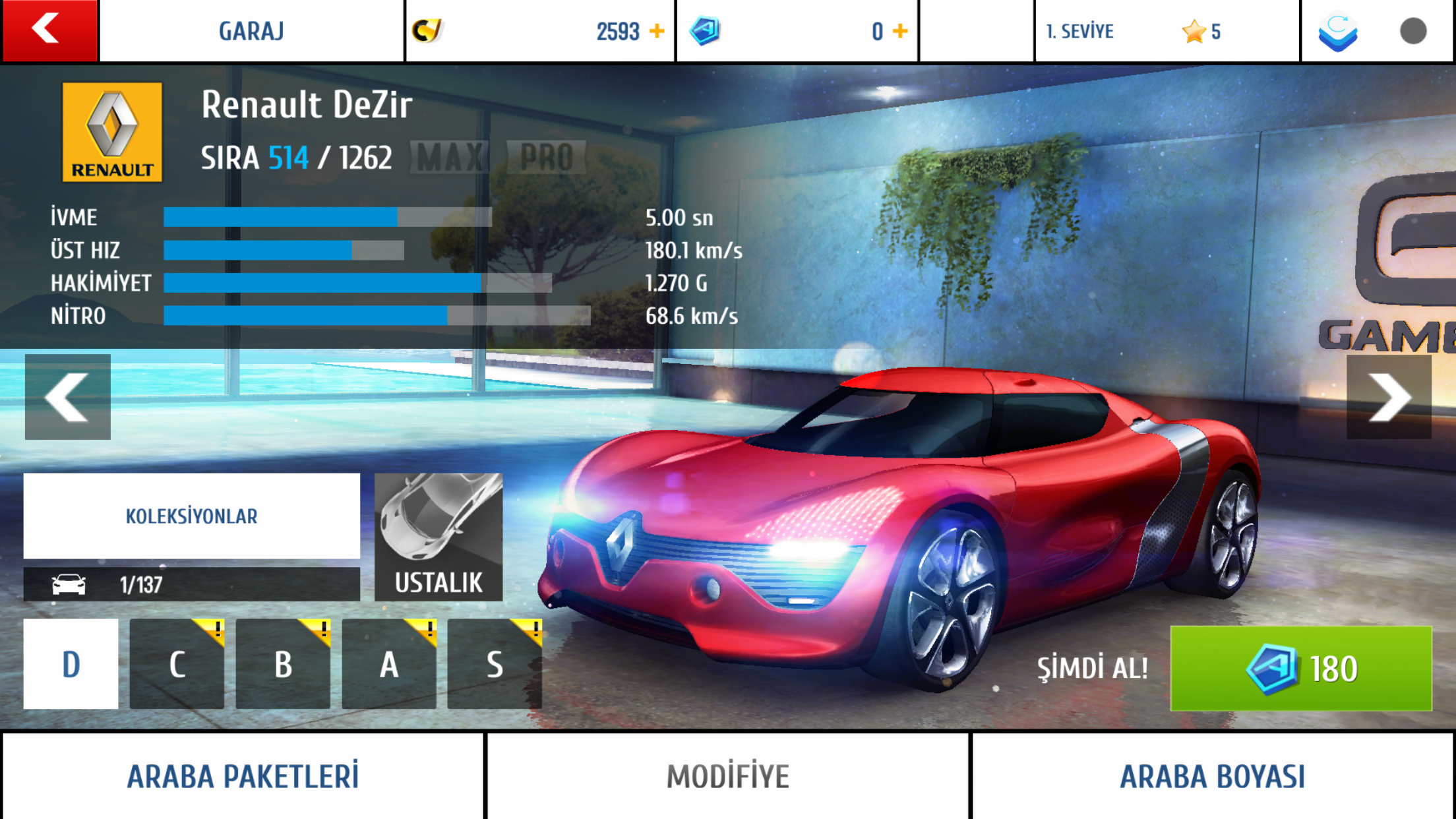Select class D cars
The height and width of the screenshot is (819, 1456).
(x=71, y=663)
